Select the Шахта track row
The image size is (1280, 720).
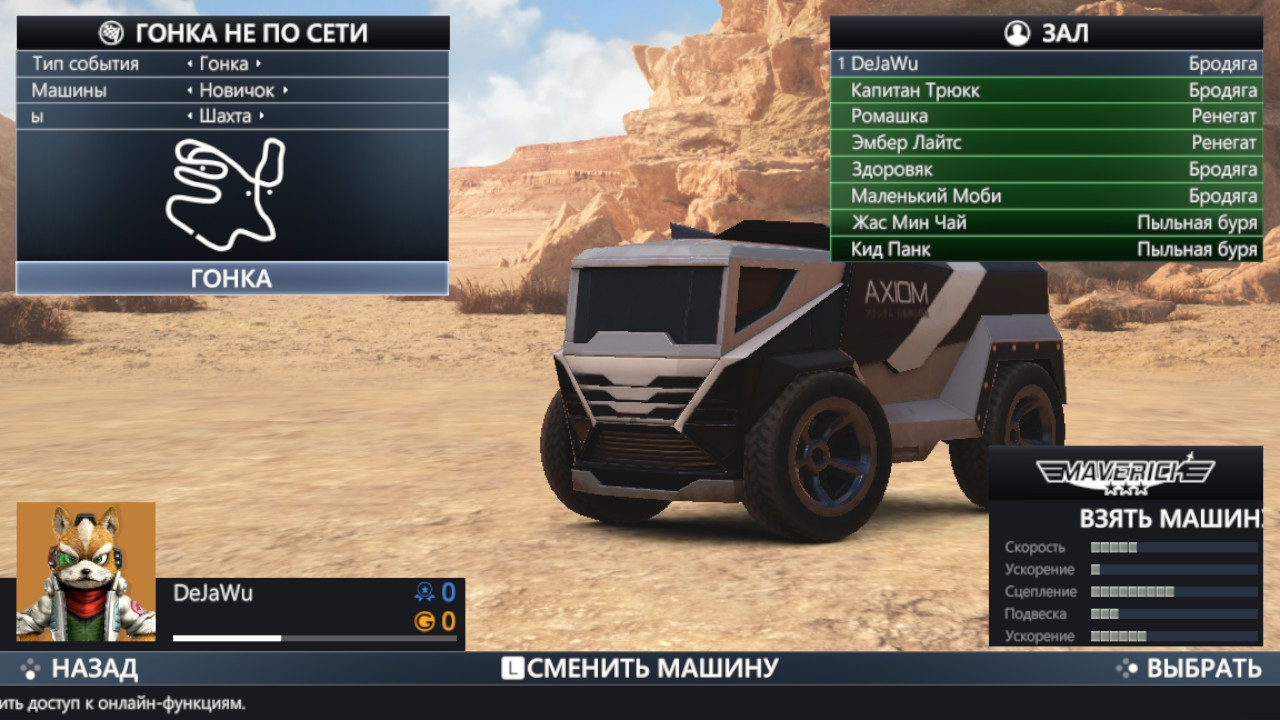pyautogui.click(x=231, y=116)
